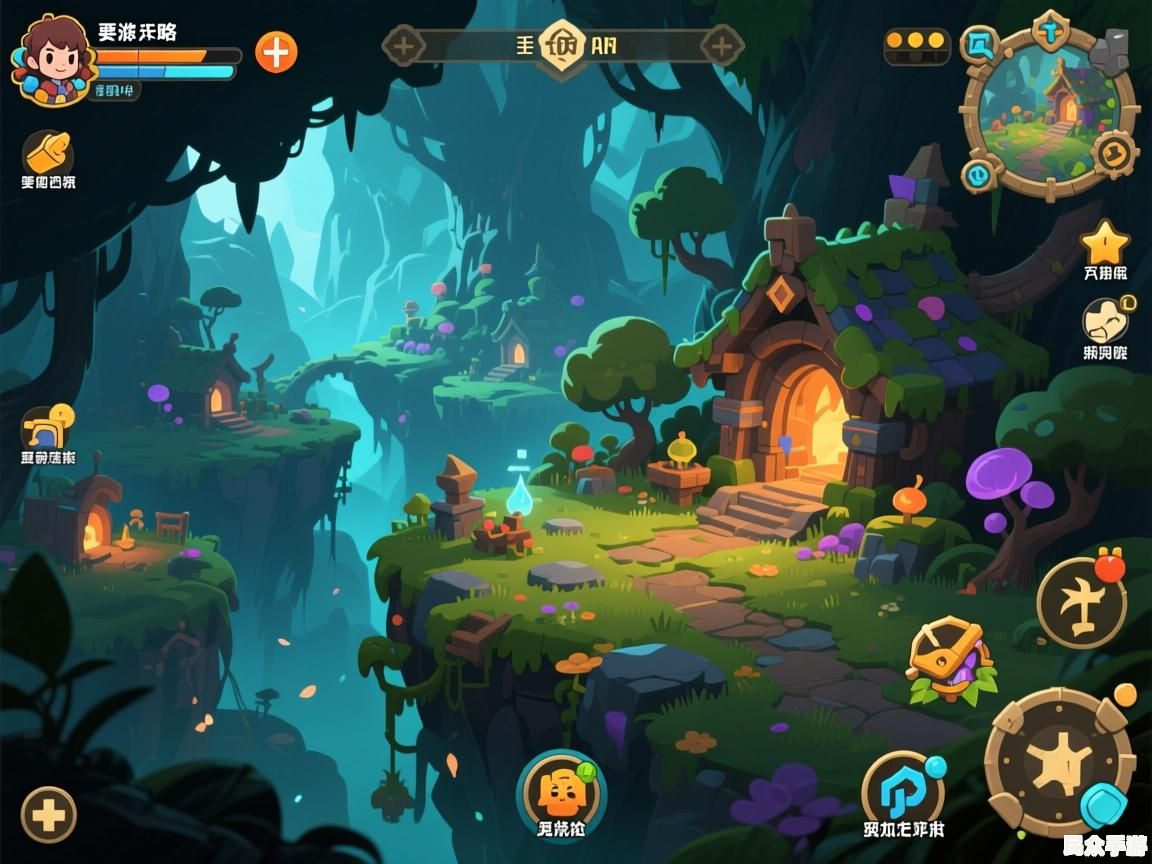Activate the skill button with the red badge
This screenshot has width=1152, height=864.
1081,602
